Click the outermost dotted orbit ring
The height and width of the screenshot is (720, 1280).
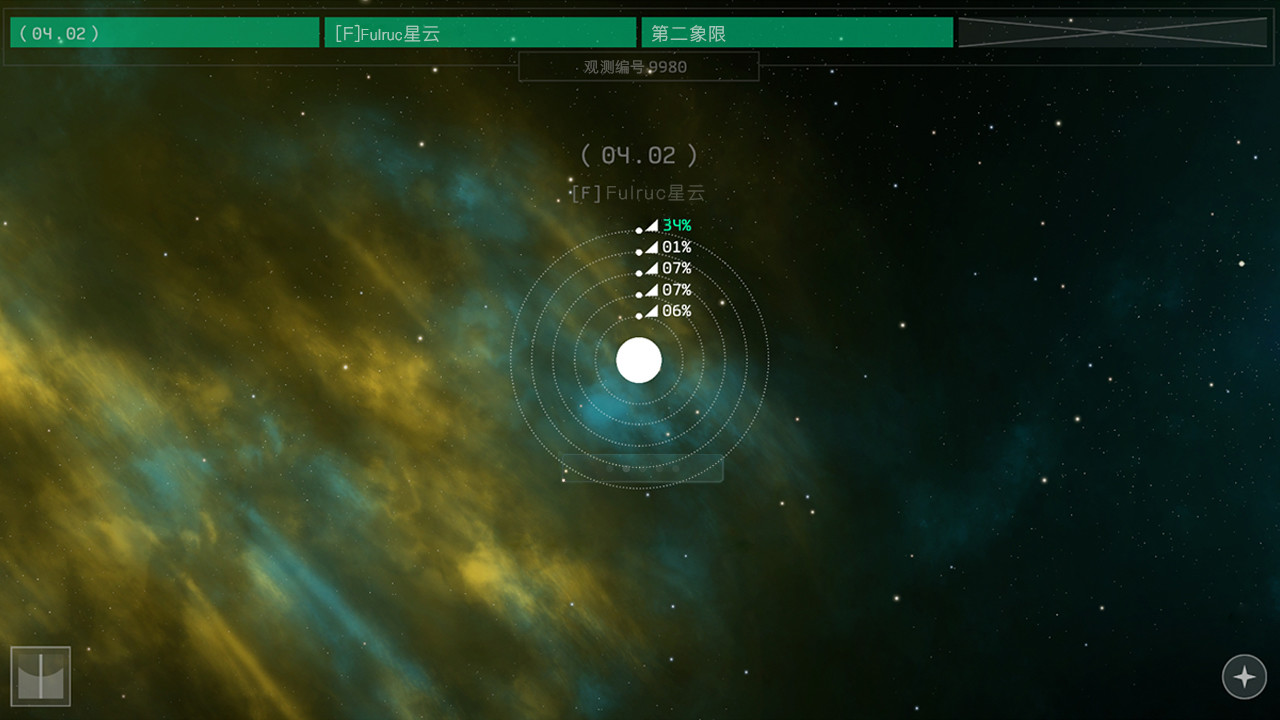639,490
